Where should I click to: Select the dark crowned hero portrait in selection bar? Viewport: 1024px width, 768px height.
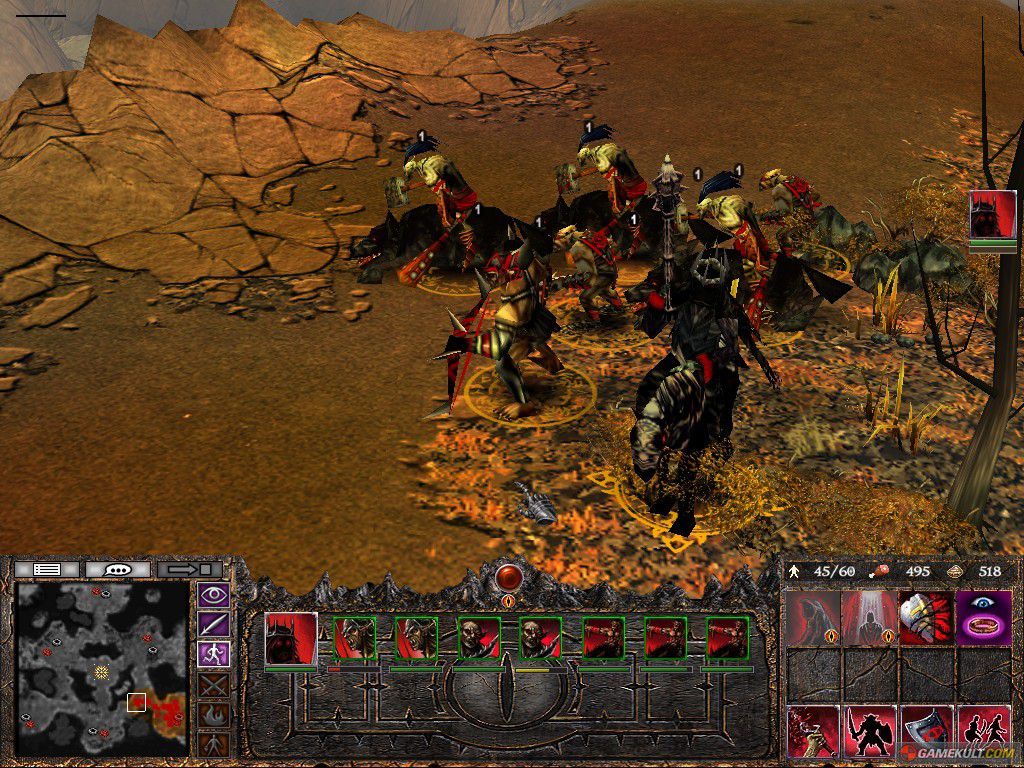(x=291, y=638)
